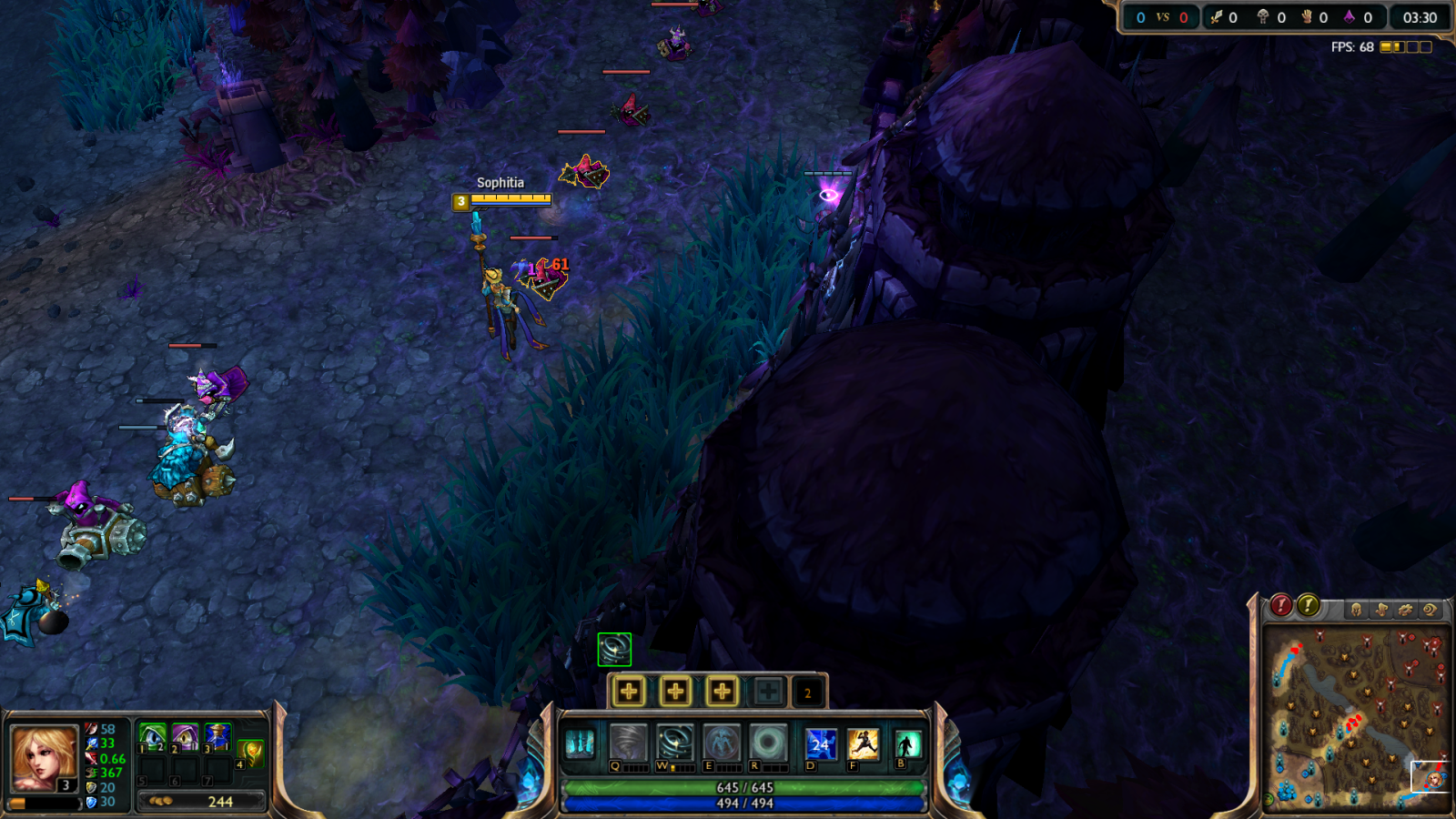
Task: Click the blue summoner spell on D
Action: click(x=820, y=743)
